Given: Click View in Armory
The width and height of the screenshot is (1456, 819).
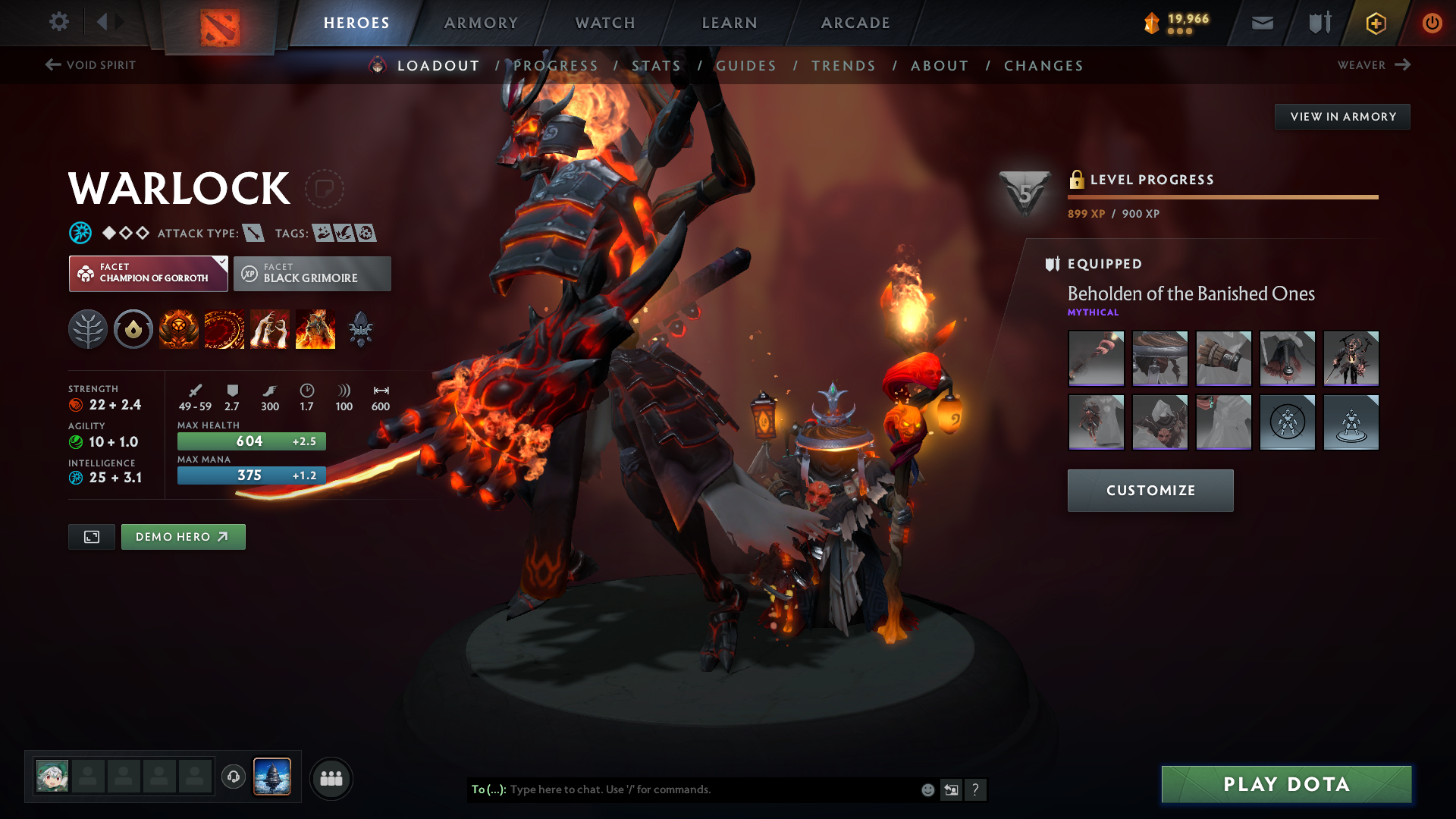Looking at the screenshot, I should [1342, 116].
